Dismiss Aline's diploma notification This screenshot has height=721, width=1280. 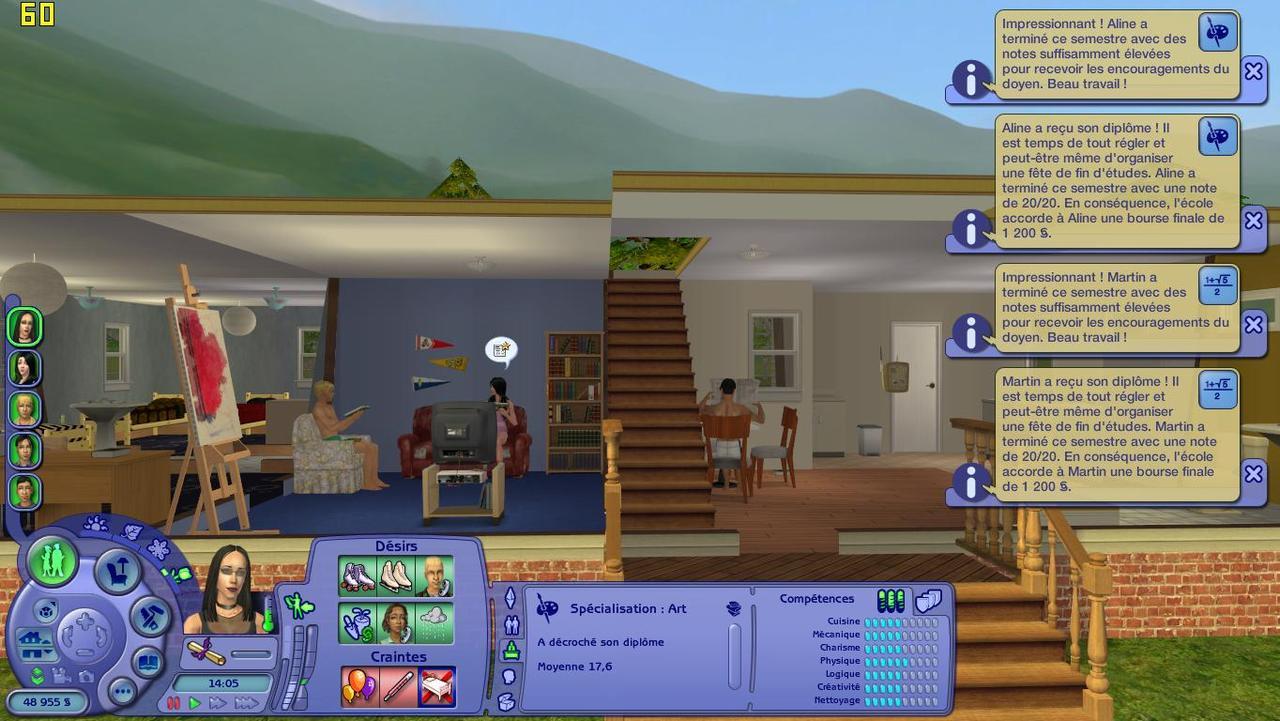pos(1253,220)
